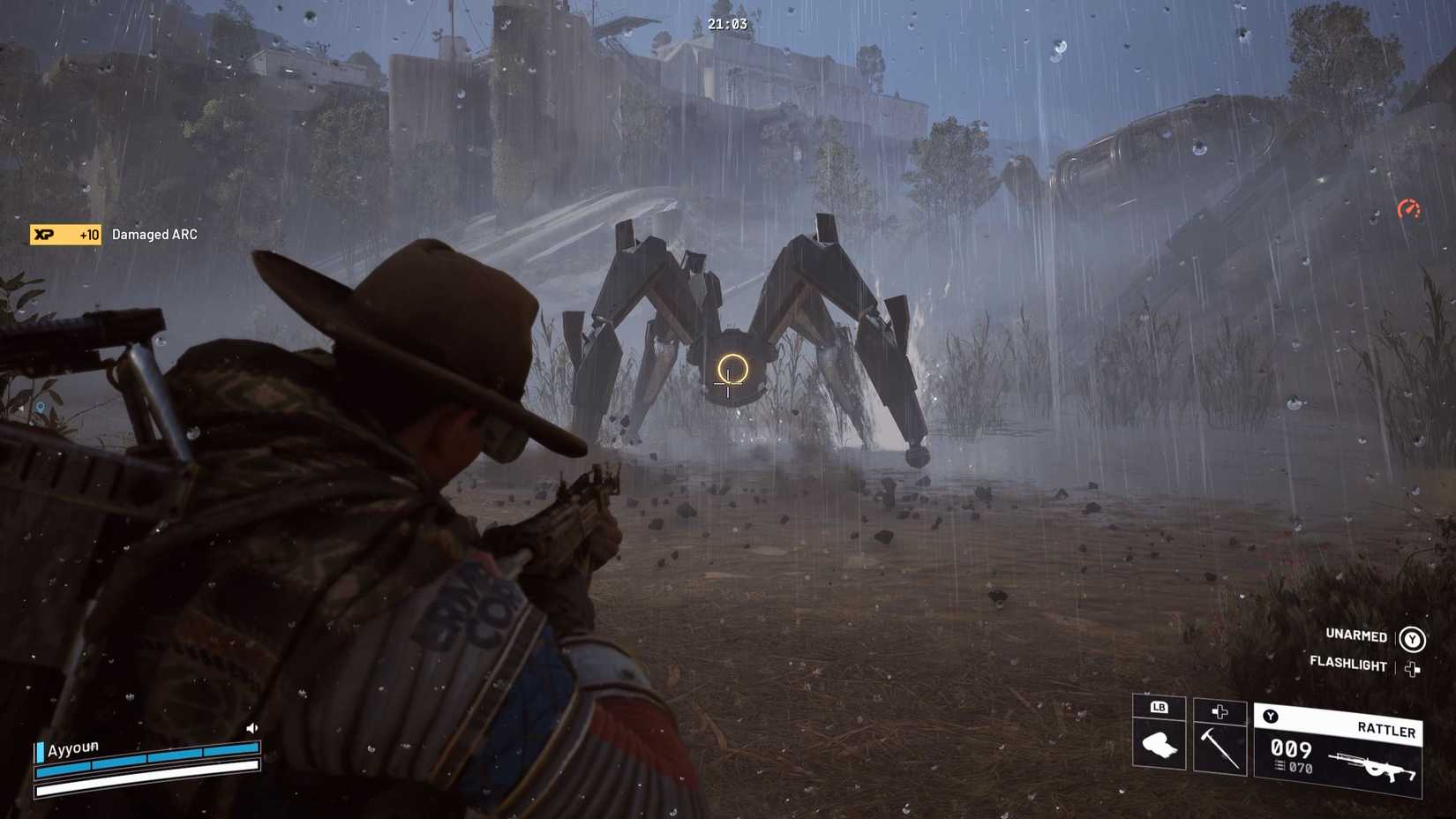
Task: Mute the speaker icon beside Ayyoun
Action: point(251,725)
